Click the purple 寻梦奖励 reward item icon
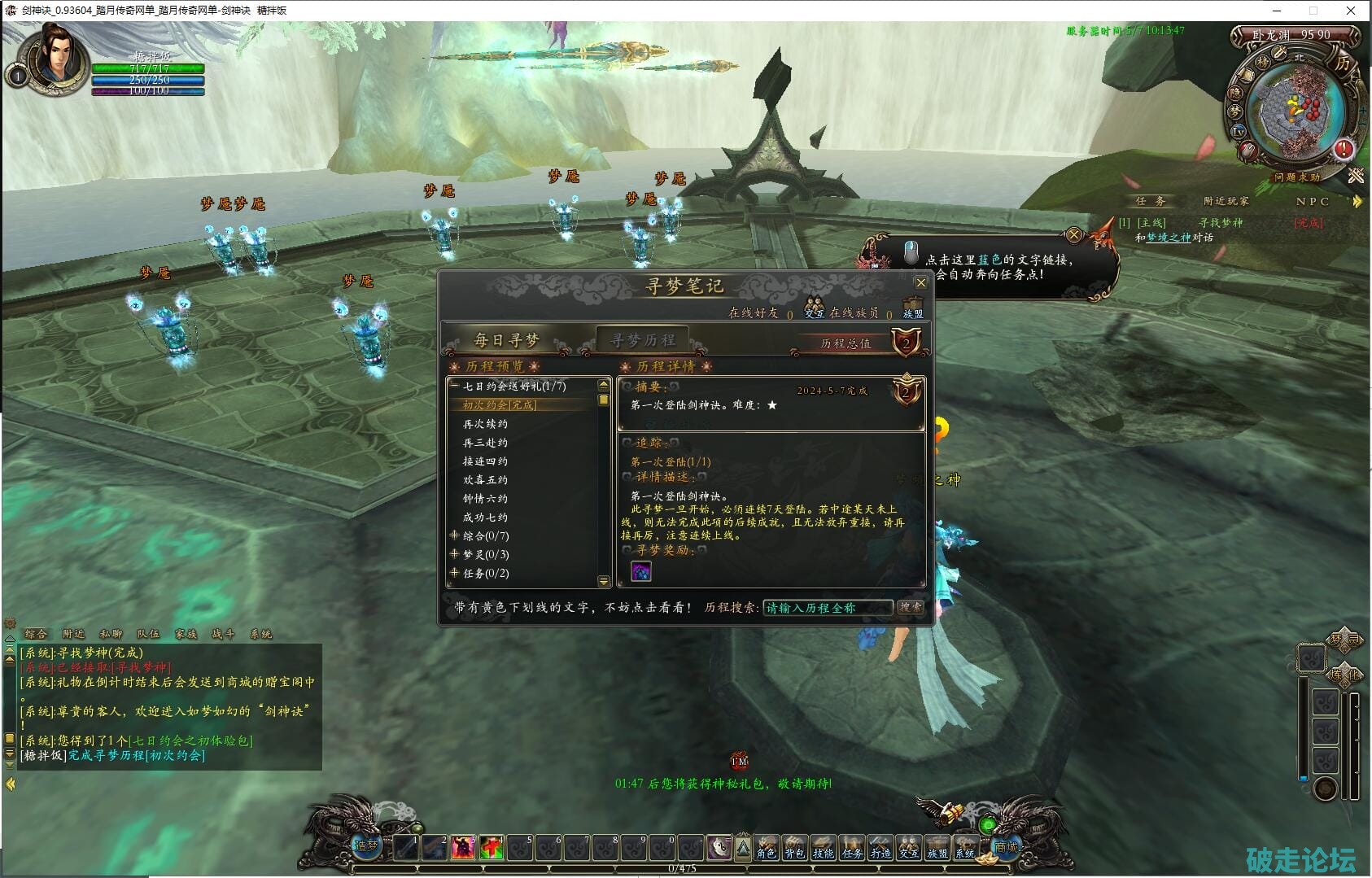This screenshot has height=878, width=1372. coord(641,571)
